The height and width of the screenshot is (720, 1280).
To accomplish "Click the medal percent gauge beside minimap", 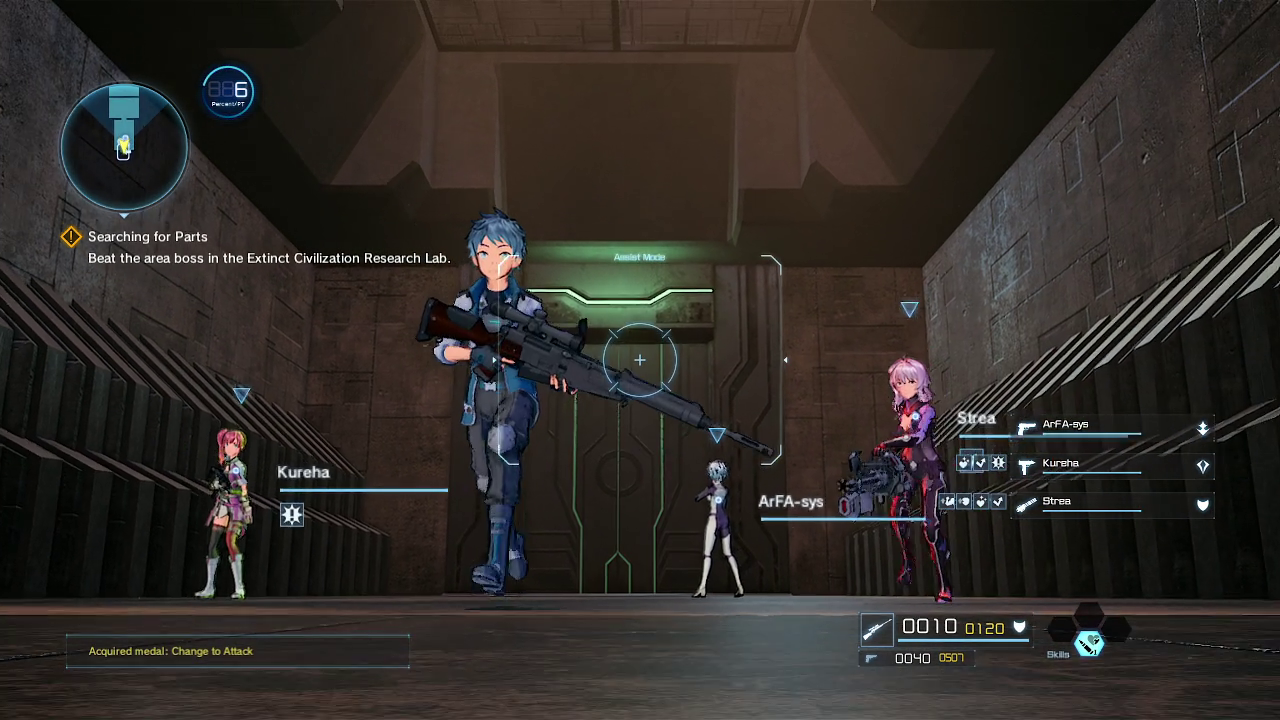I will tap(228, 92).
